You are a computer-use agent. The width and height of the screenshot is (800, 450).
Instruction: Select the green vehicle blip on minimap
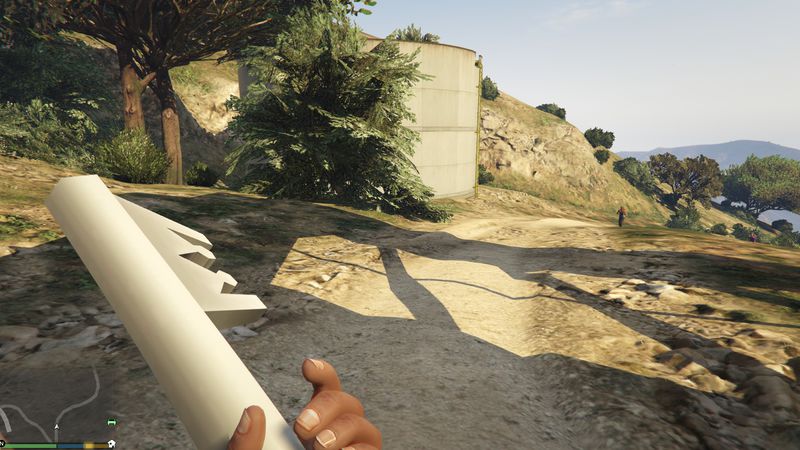point(111,422)
